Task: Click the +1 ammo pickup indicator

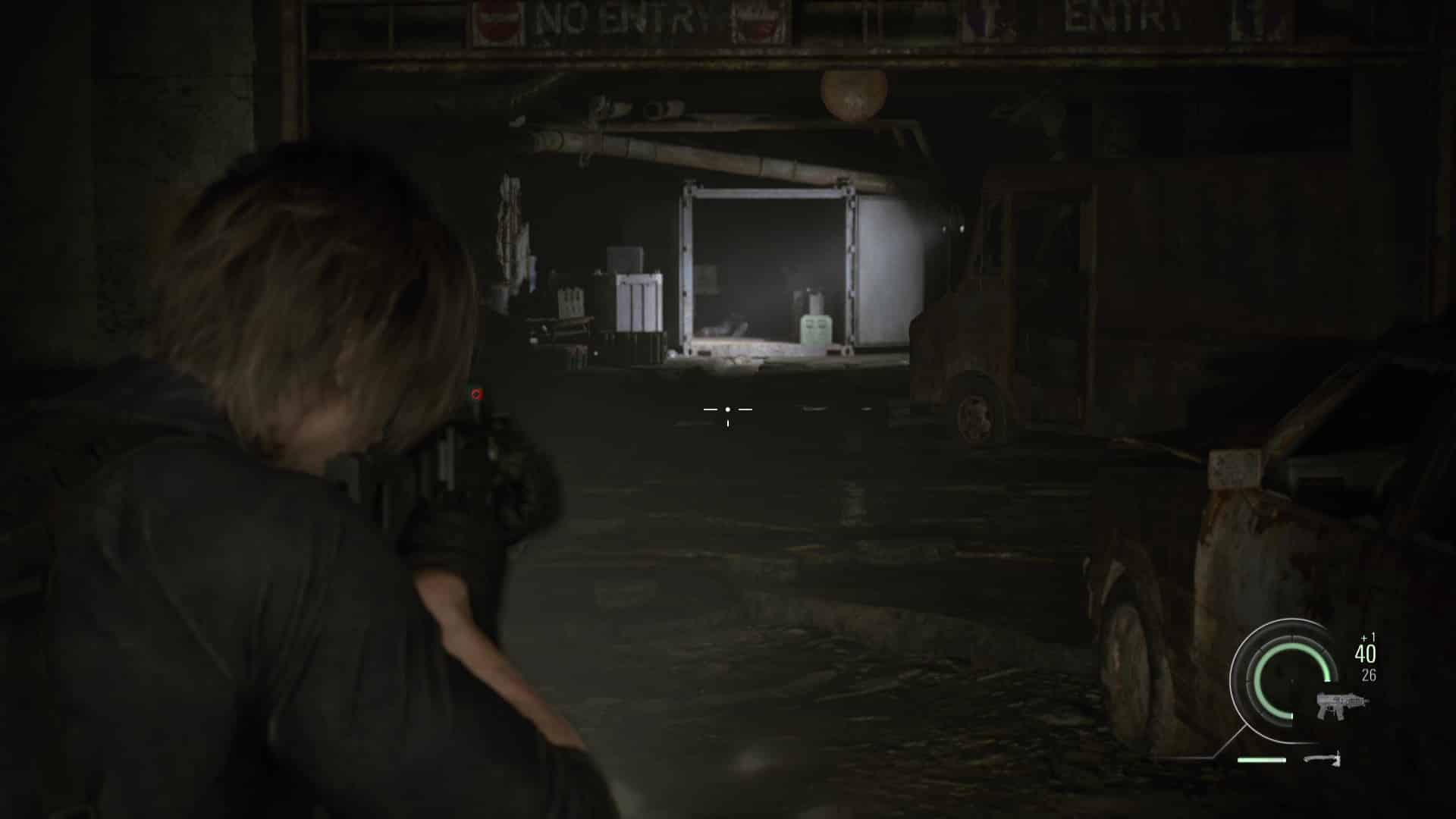Action: click(x=1367, y=637)
